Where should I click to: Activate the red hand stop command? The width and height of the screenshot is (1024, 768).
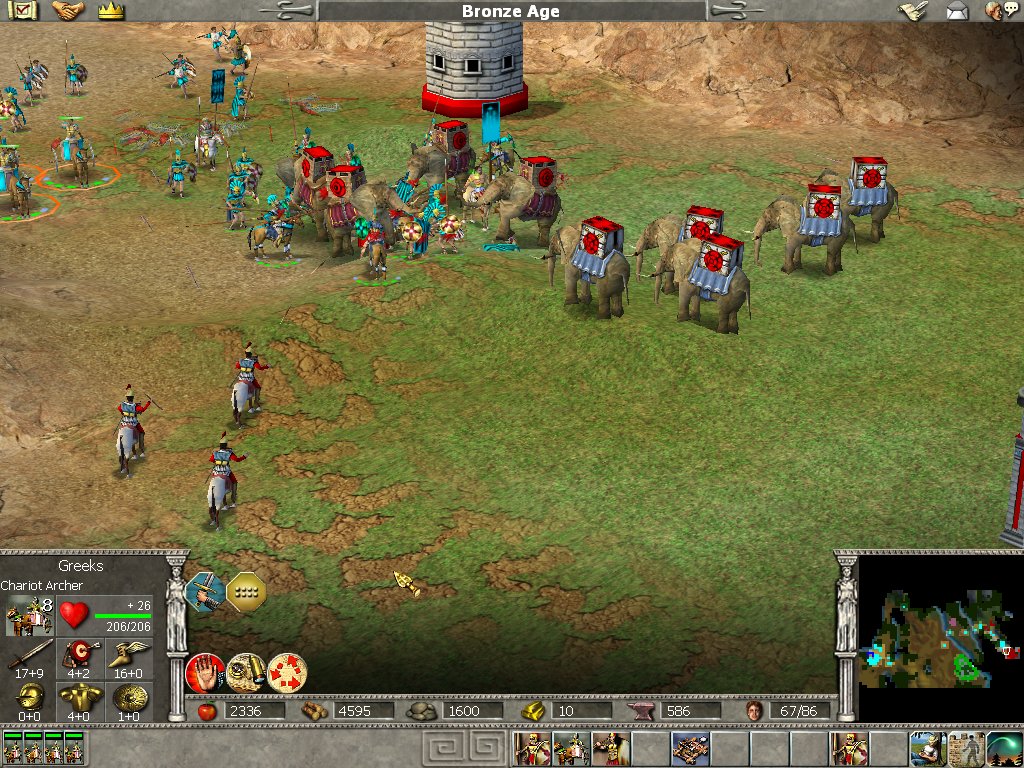[204, 671]
